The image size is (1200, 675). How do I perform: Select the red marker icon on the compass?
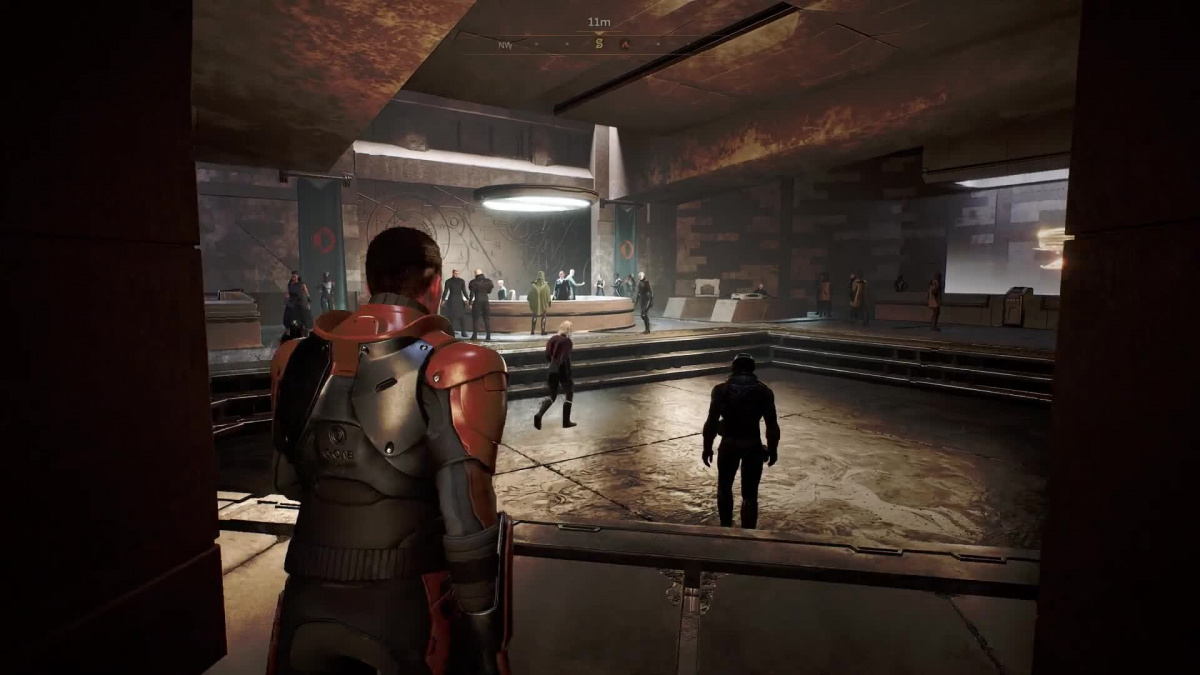click(625, 44)
